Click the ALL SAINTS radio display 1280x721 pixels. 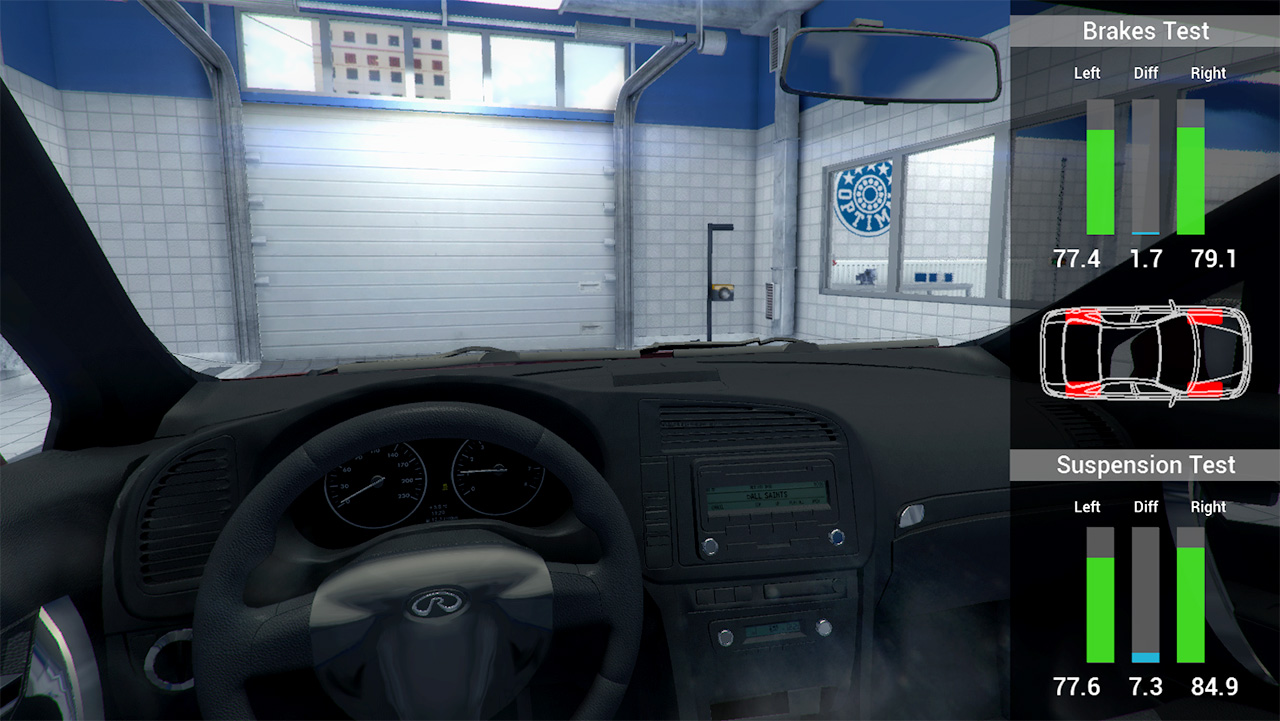pos(768,493)
